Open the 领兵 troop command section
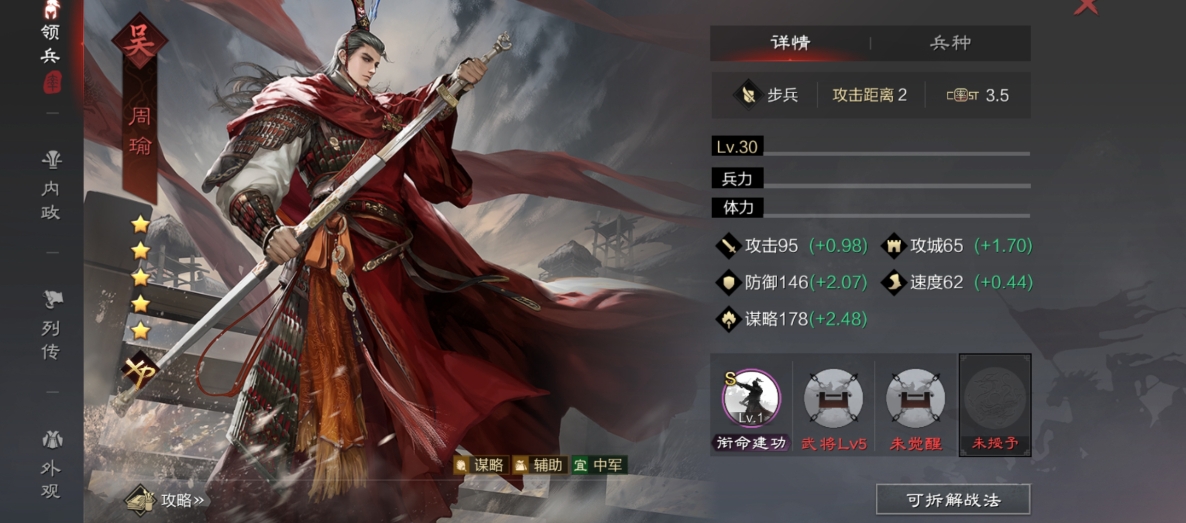 click(50, 45)
